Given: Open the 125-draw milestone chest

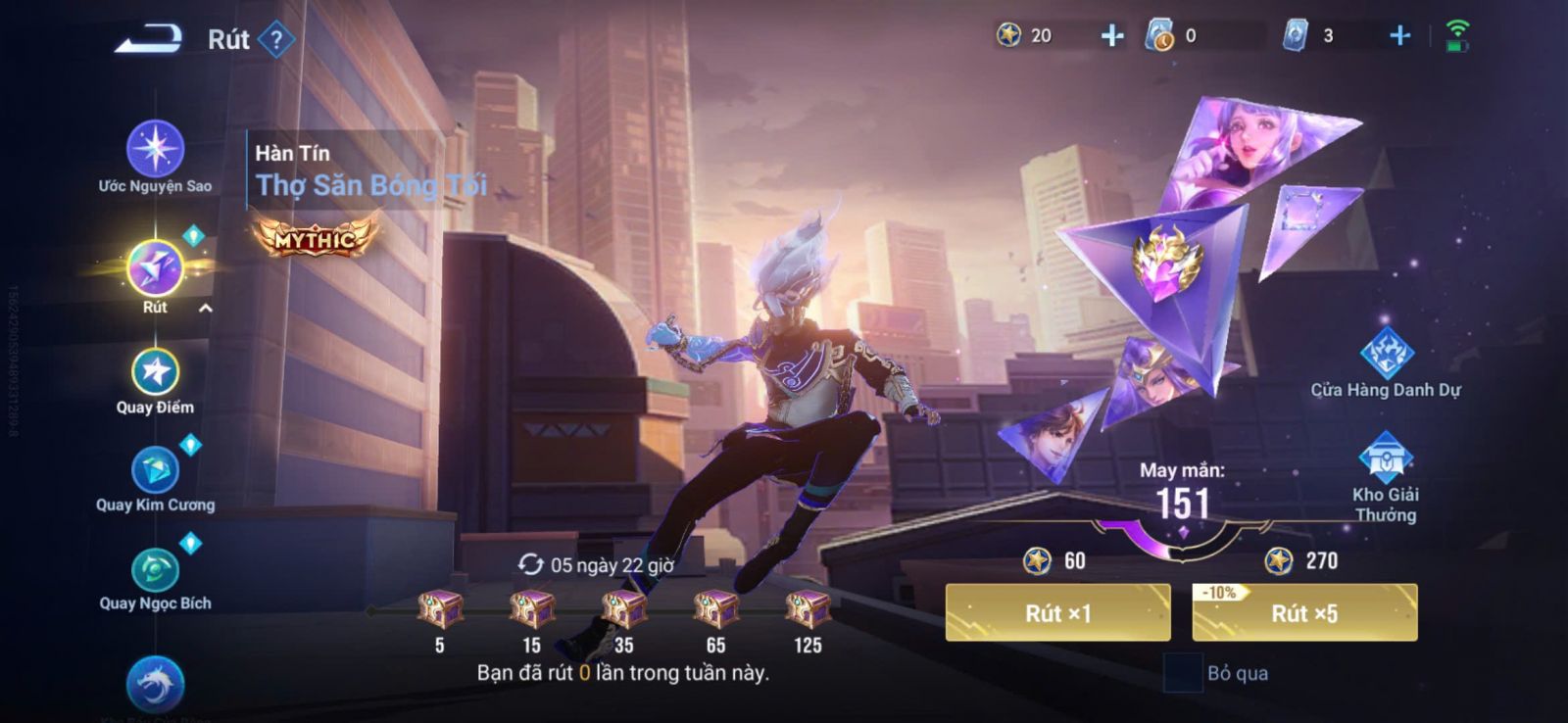Looking at the screenshot, I should (808, 609).
